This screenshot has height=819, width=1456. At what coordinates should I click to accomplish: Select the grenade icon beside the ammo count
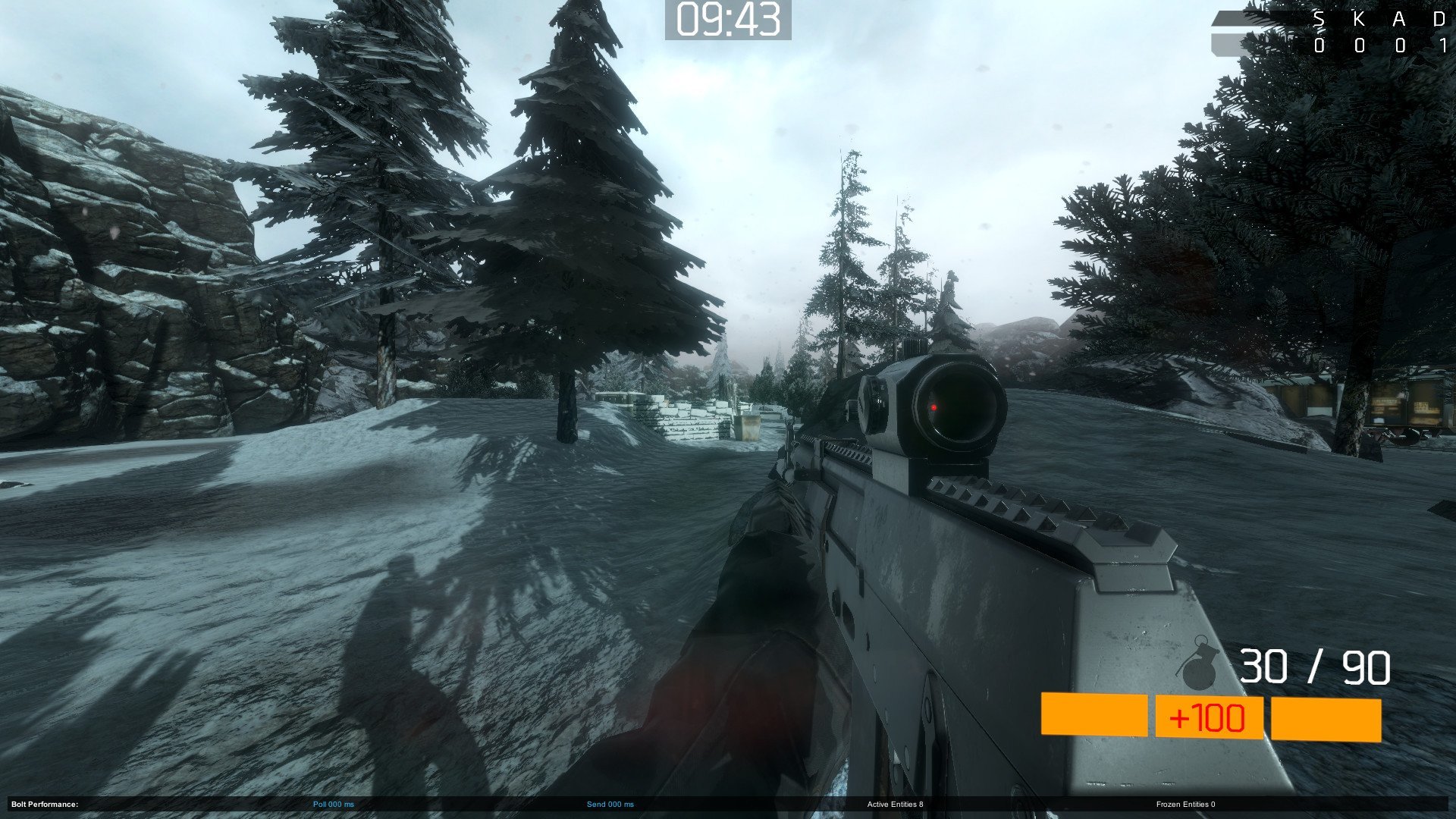tap(1200, 664)
